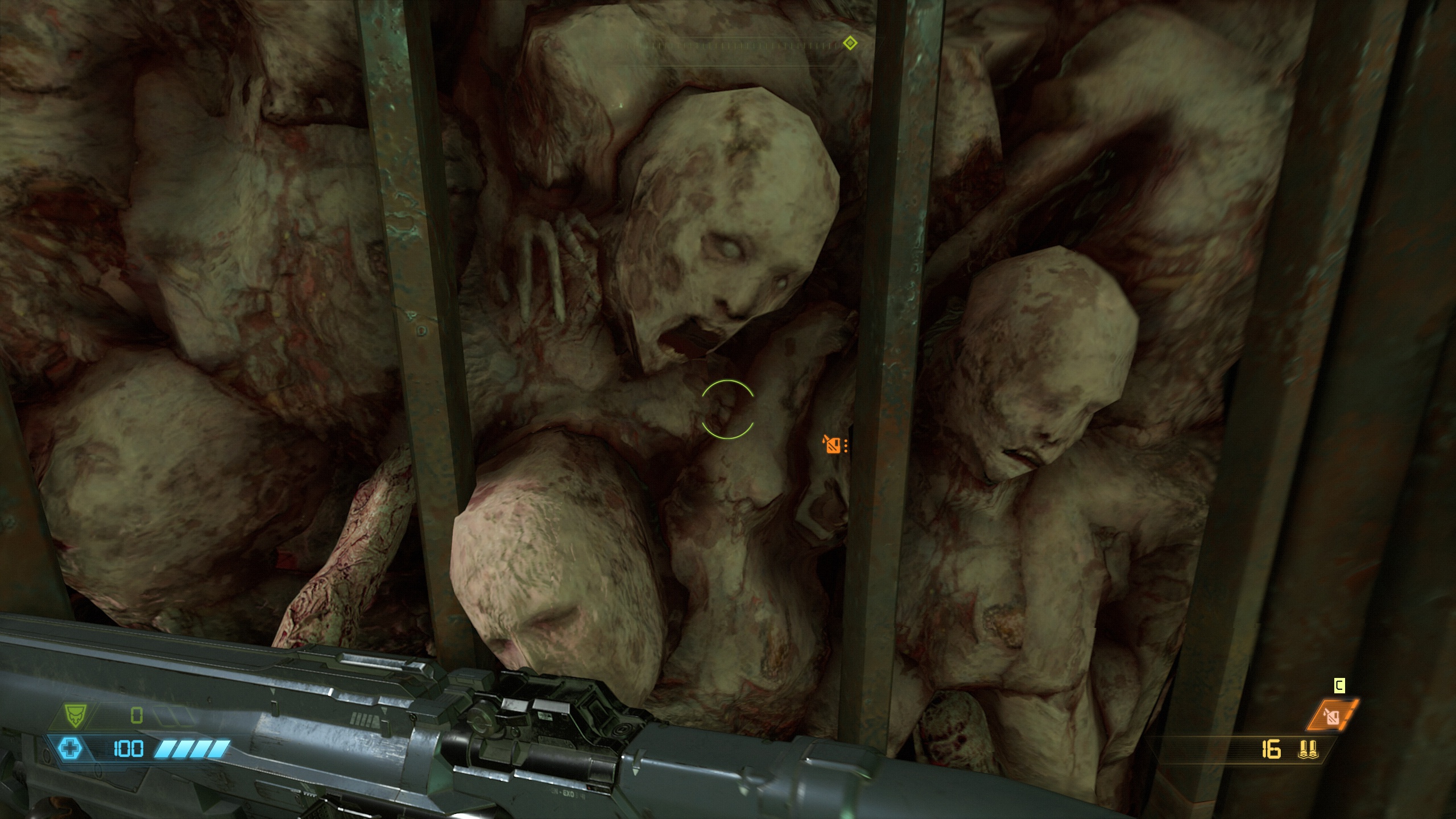The height and width of the screenshot is (819, 1456).
Task: Click the blue health cross icon
Action: click(x=69, y=748)
